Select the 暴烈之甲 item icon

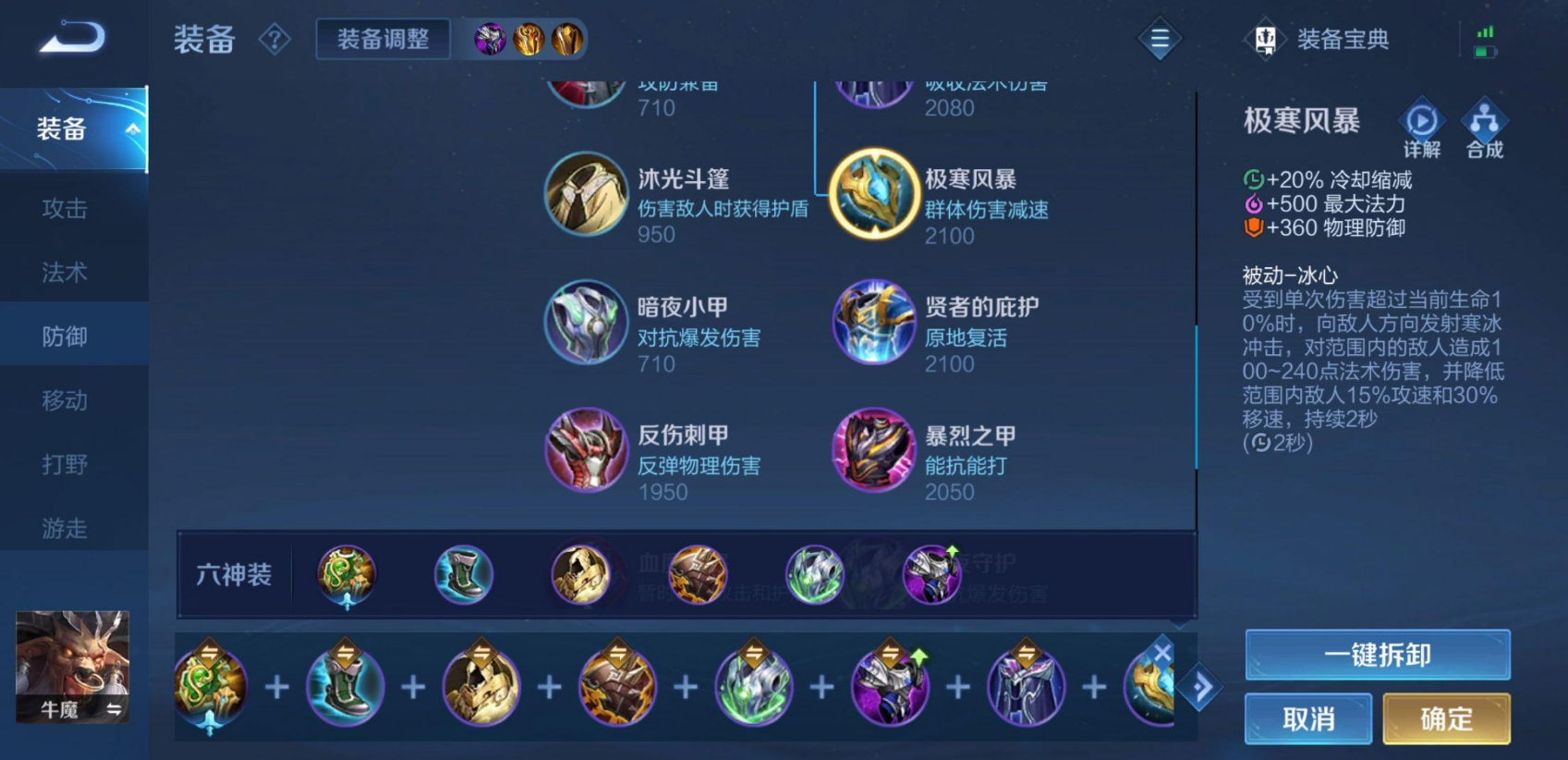(873, 450)
